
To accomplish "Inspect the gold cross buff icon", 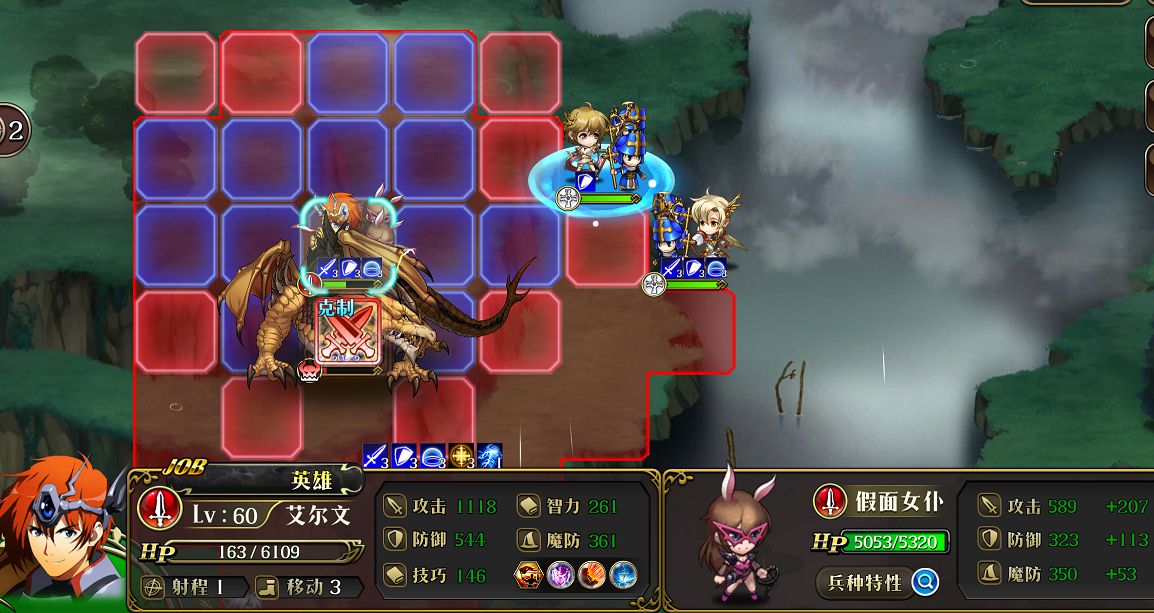I will (461, 456).
